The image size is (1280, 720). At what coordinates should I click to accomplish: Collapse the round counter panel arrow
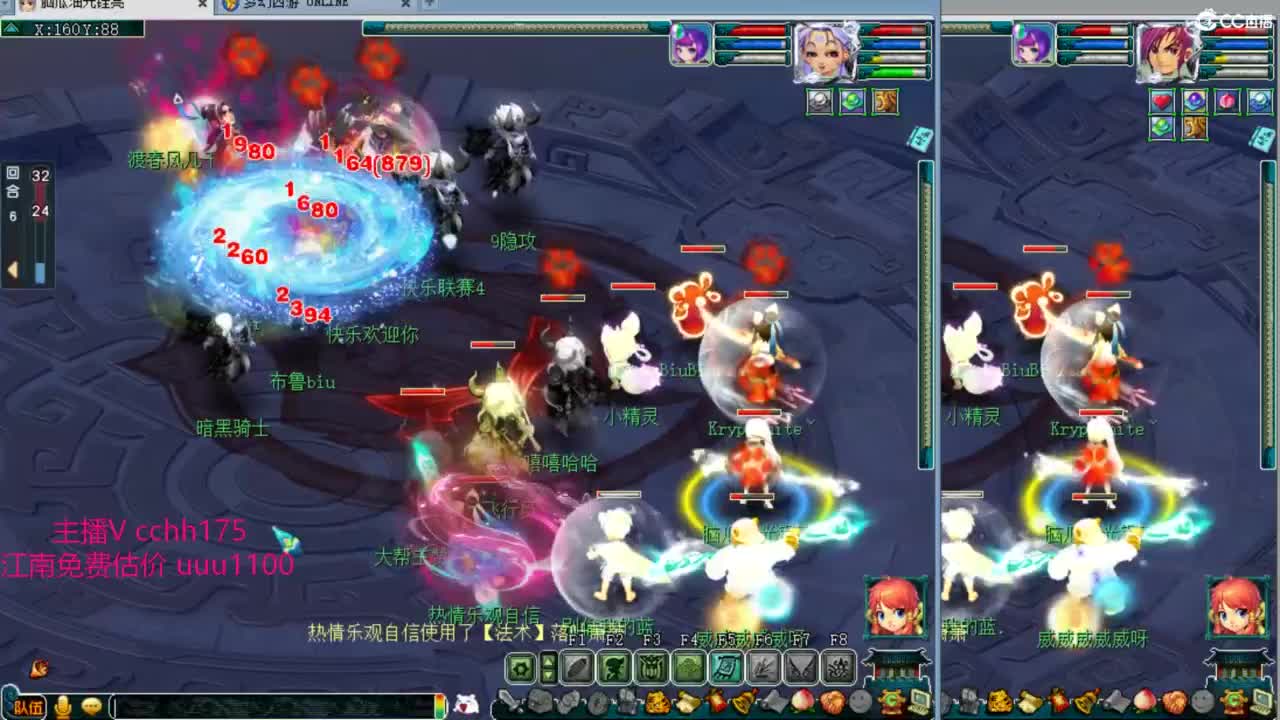click(13, 268)
